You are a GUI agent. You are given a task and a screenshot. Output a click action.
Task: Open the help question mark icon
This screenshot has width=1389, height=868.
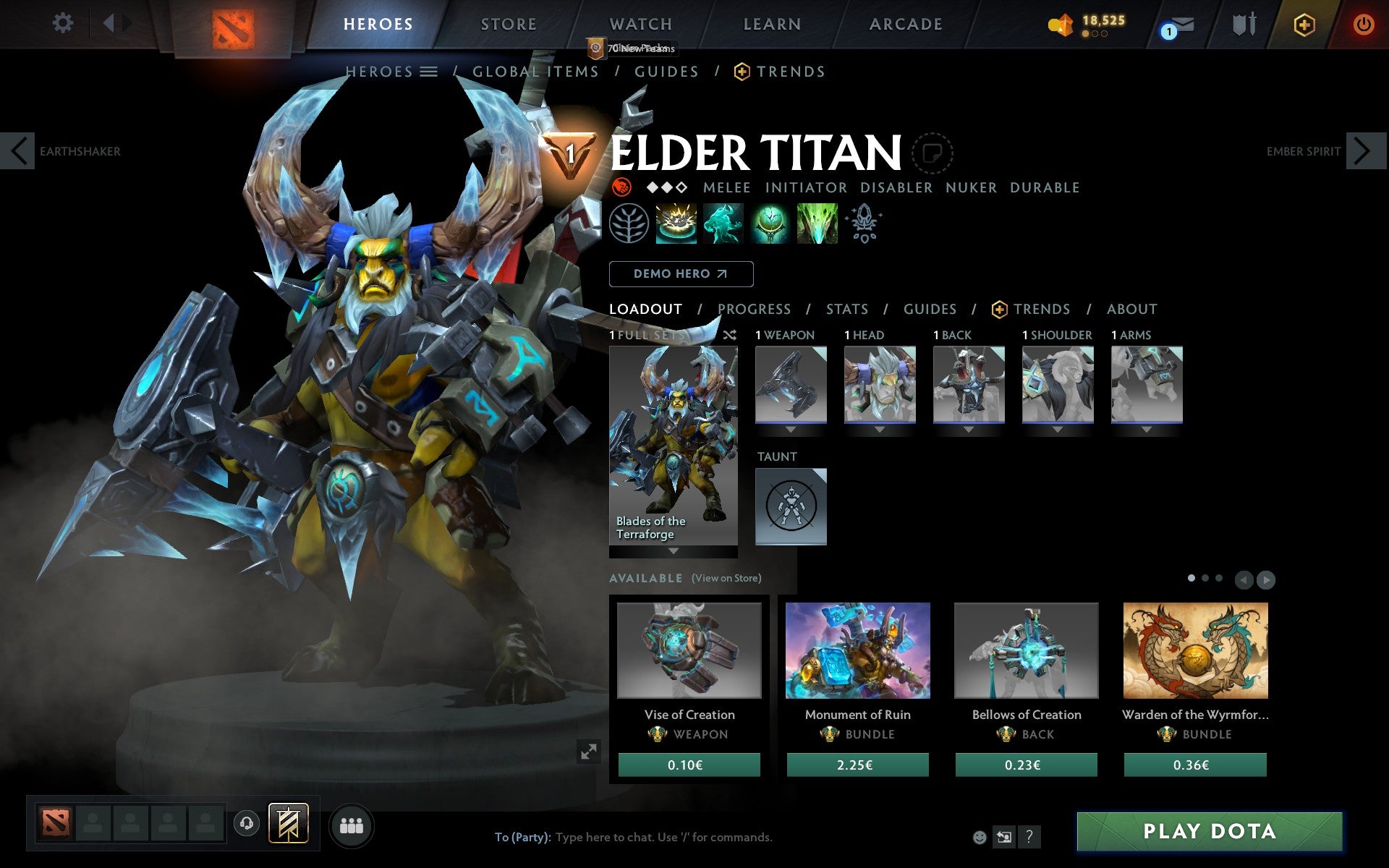pyautogui.click(x=1029, y=838)
